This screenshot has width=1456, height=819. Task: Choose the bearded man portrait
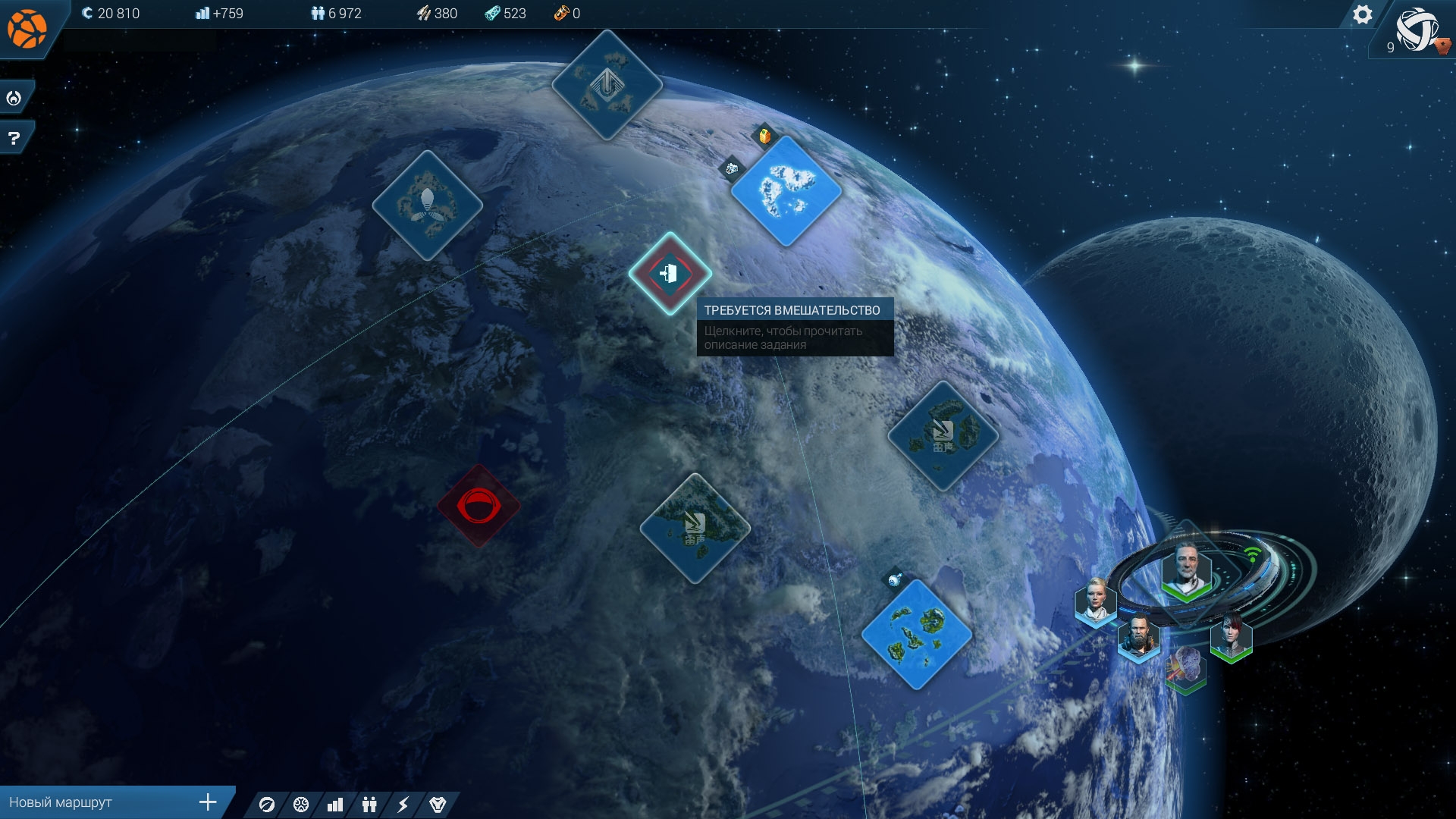coord(1138,637)
